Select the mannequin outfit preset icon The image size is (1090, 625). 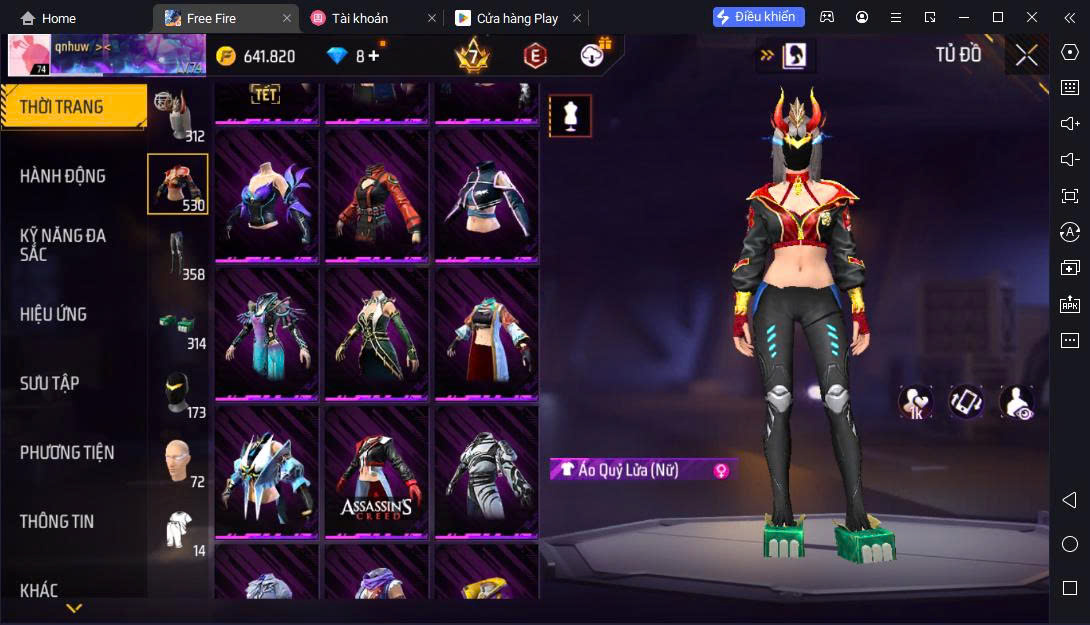coord(570,116)
